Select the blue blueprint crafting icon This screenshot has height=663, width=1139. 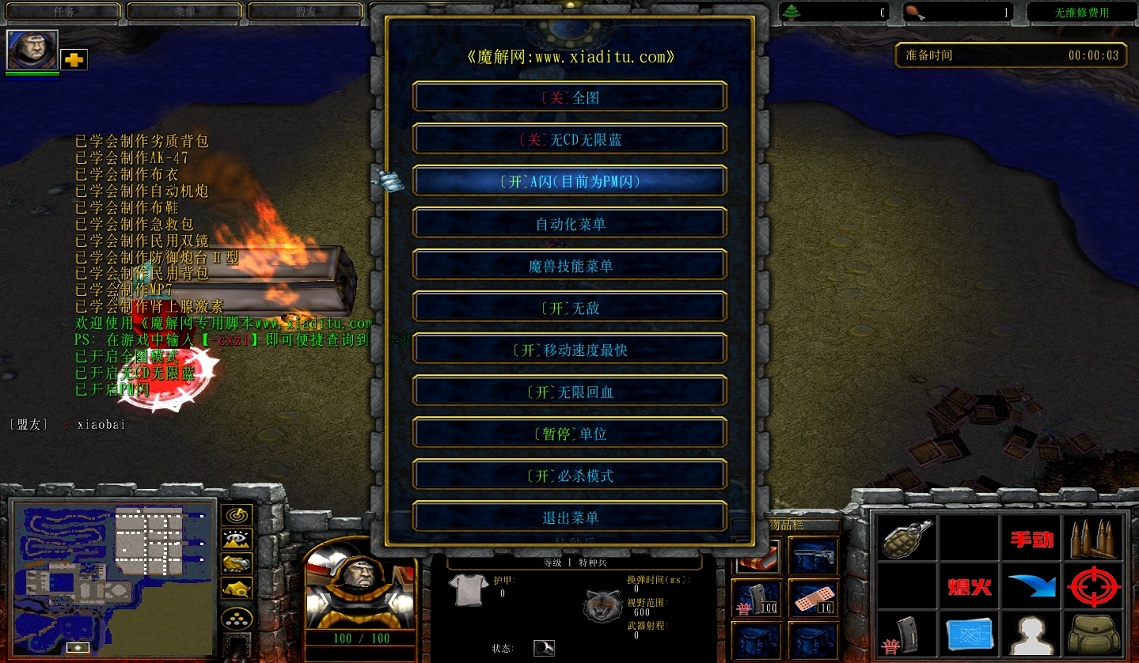pos(970,635)
